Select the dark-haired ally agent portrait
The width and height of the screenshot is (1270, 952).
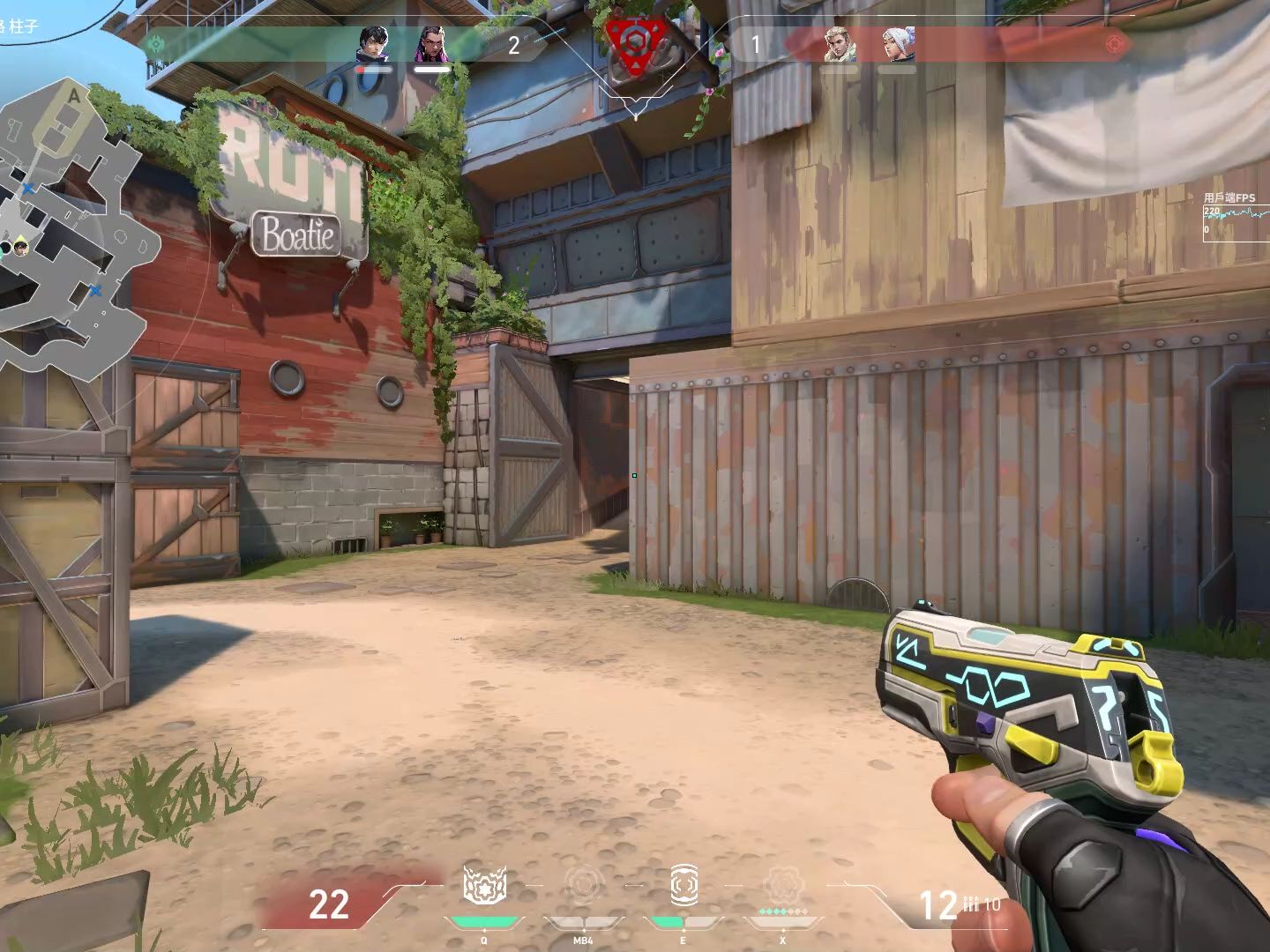click(x=373, y=44)
